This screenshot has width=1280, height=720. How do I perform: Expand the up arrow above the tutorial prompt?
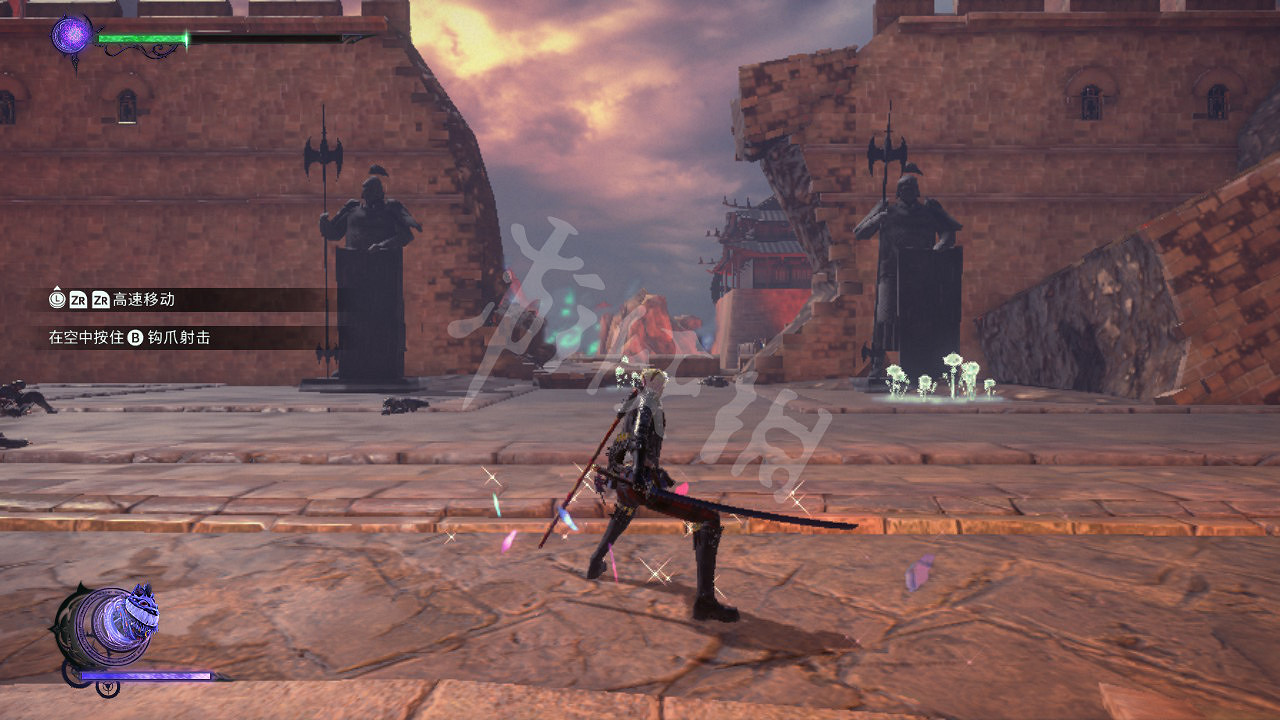click(57, 287)
